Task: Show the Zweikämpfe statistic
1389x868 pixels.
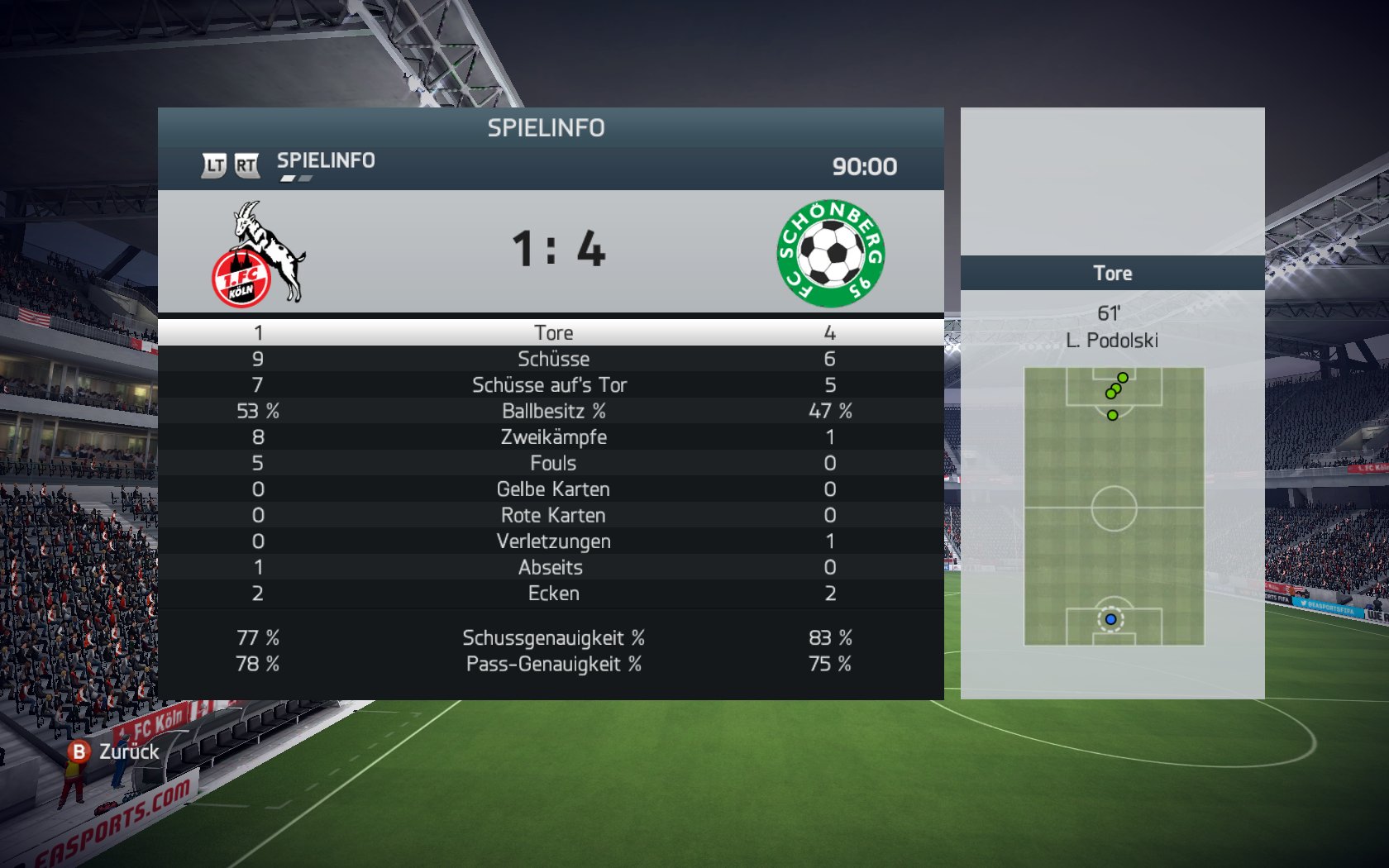Action: pos(552,437)
